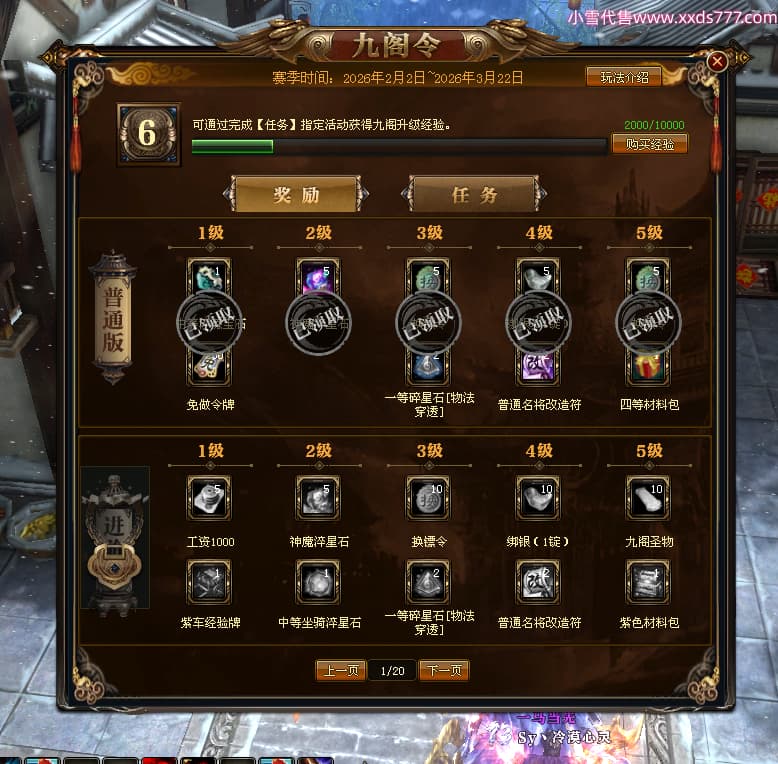Select the 换镖令 reward icon

(428, 498)
